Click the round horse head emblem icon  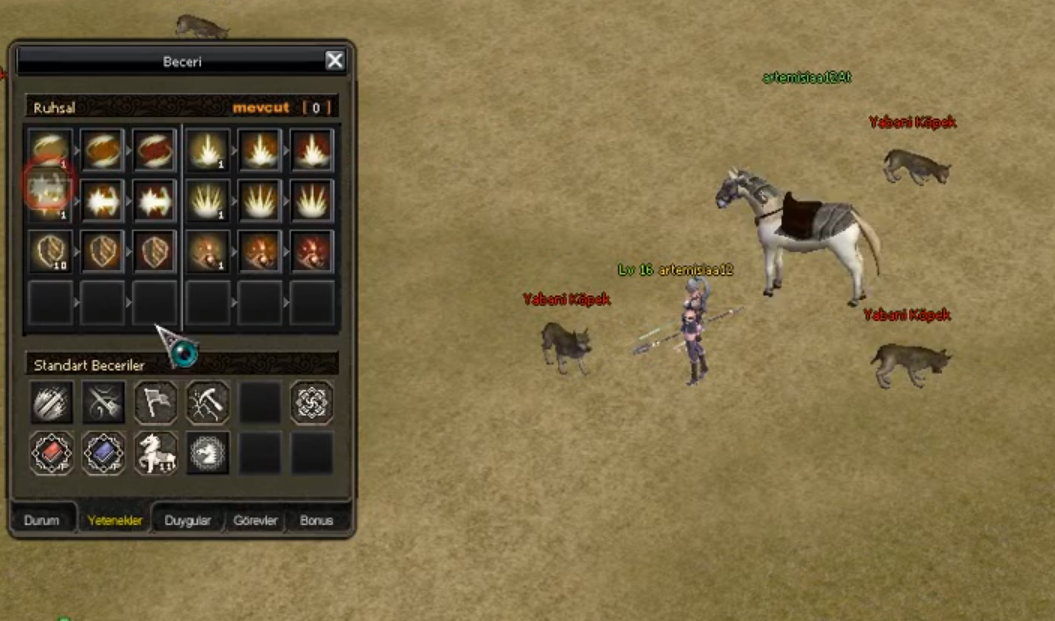(x=207, y=453)
